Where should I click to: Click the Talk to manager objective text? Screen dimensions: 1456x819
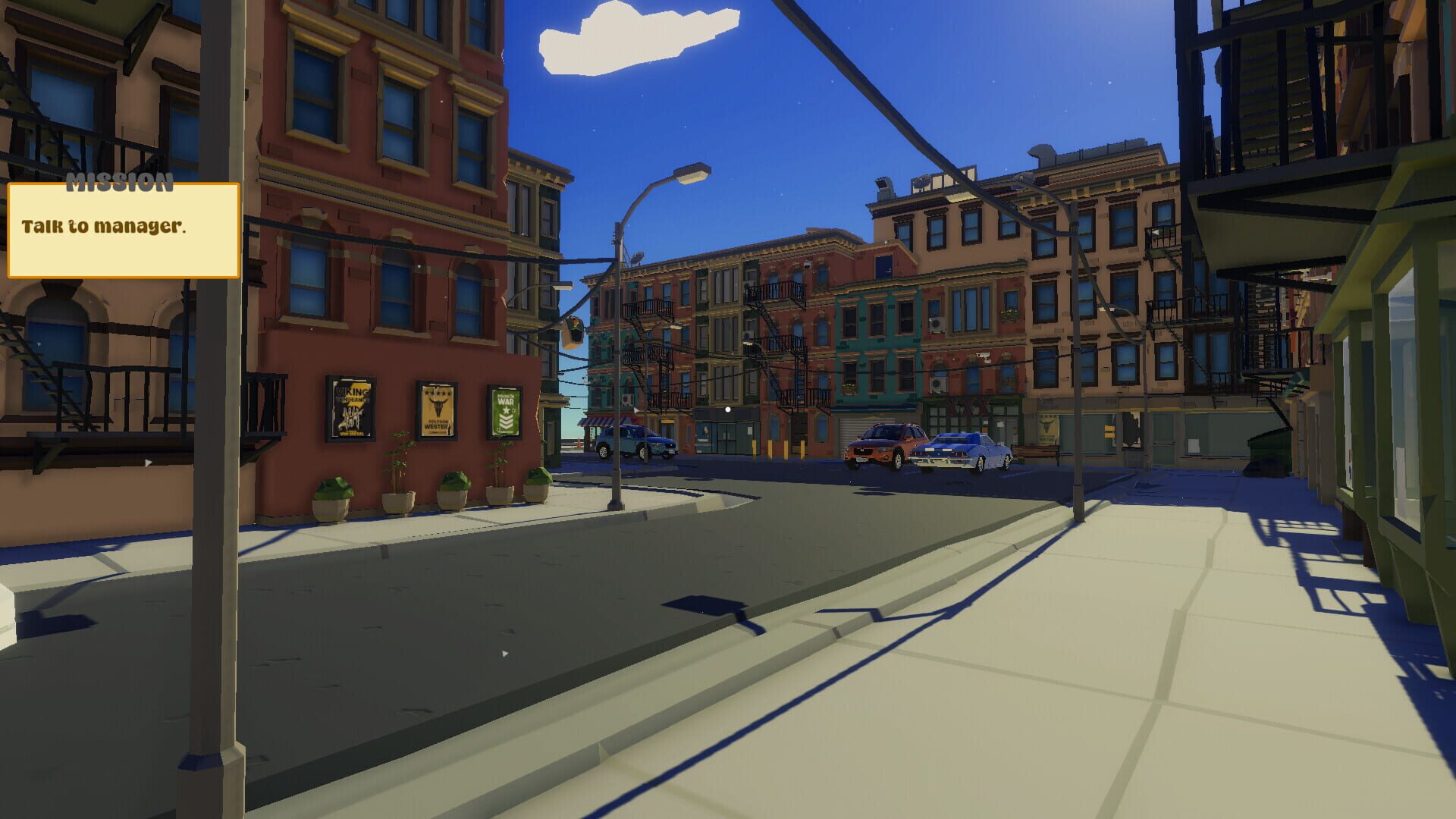coord(105,224)
